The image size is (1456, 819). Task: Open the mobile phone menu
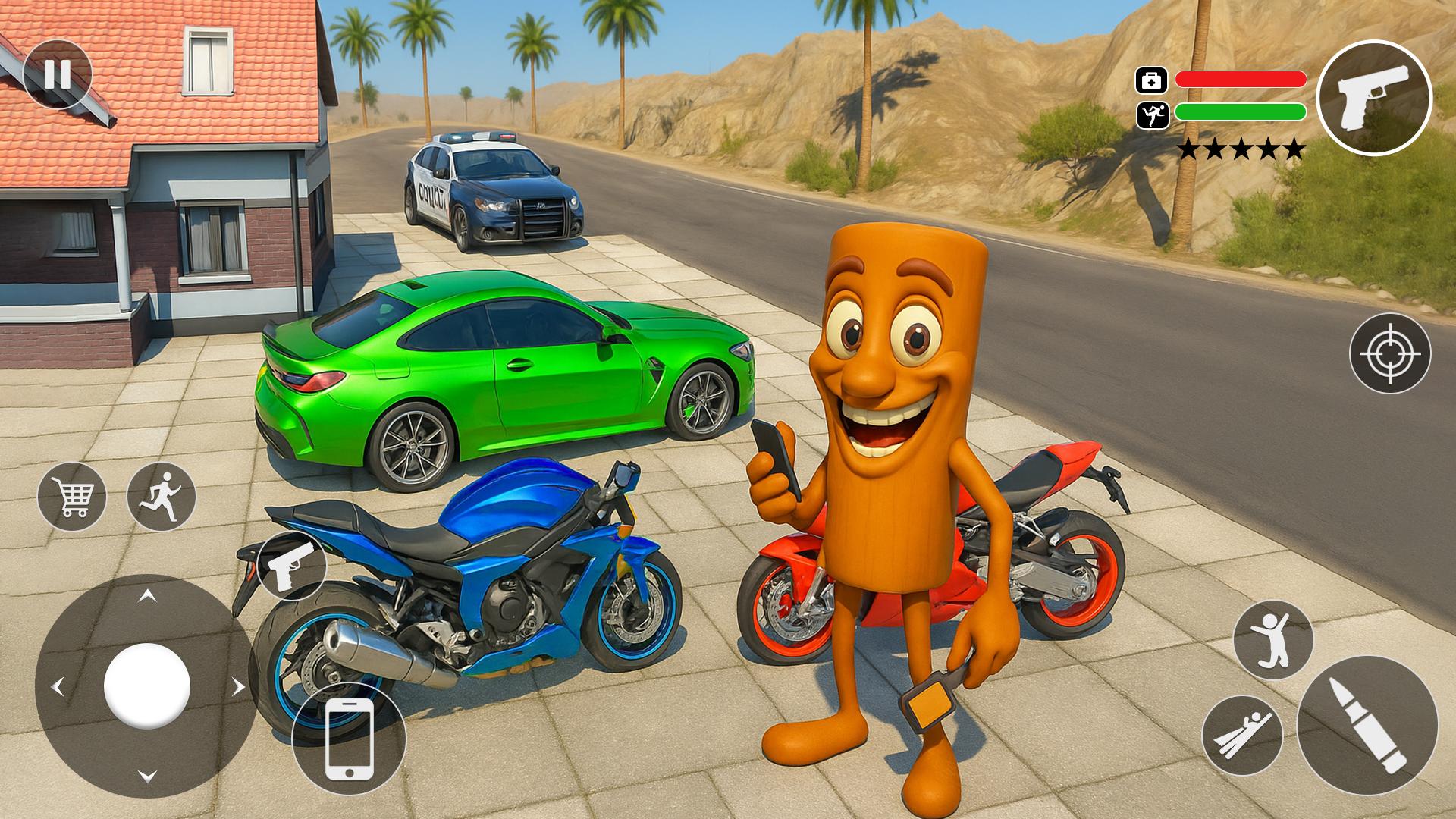click(349, 739)
